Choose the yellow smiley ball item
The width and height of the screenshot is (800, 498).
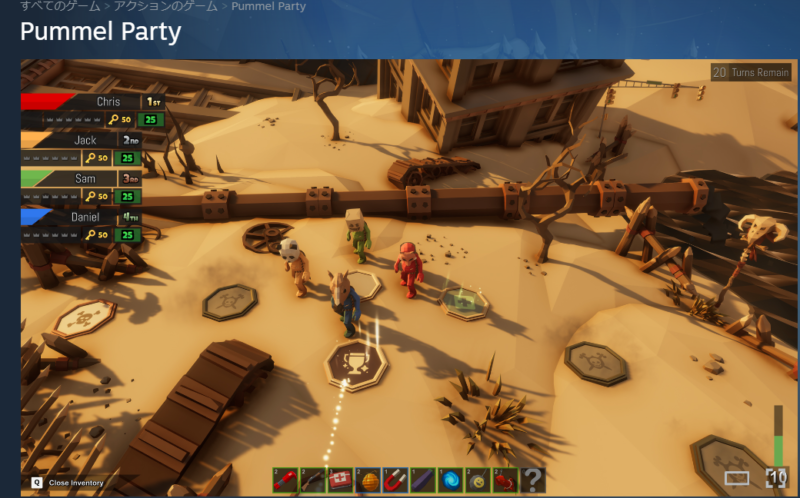tap(477, 479)
